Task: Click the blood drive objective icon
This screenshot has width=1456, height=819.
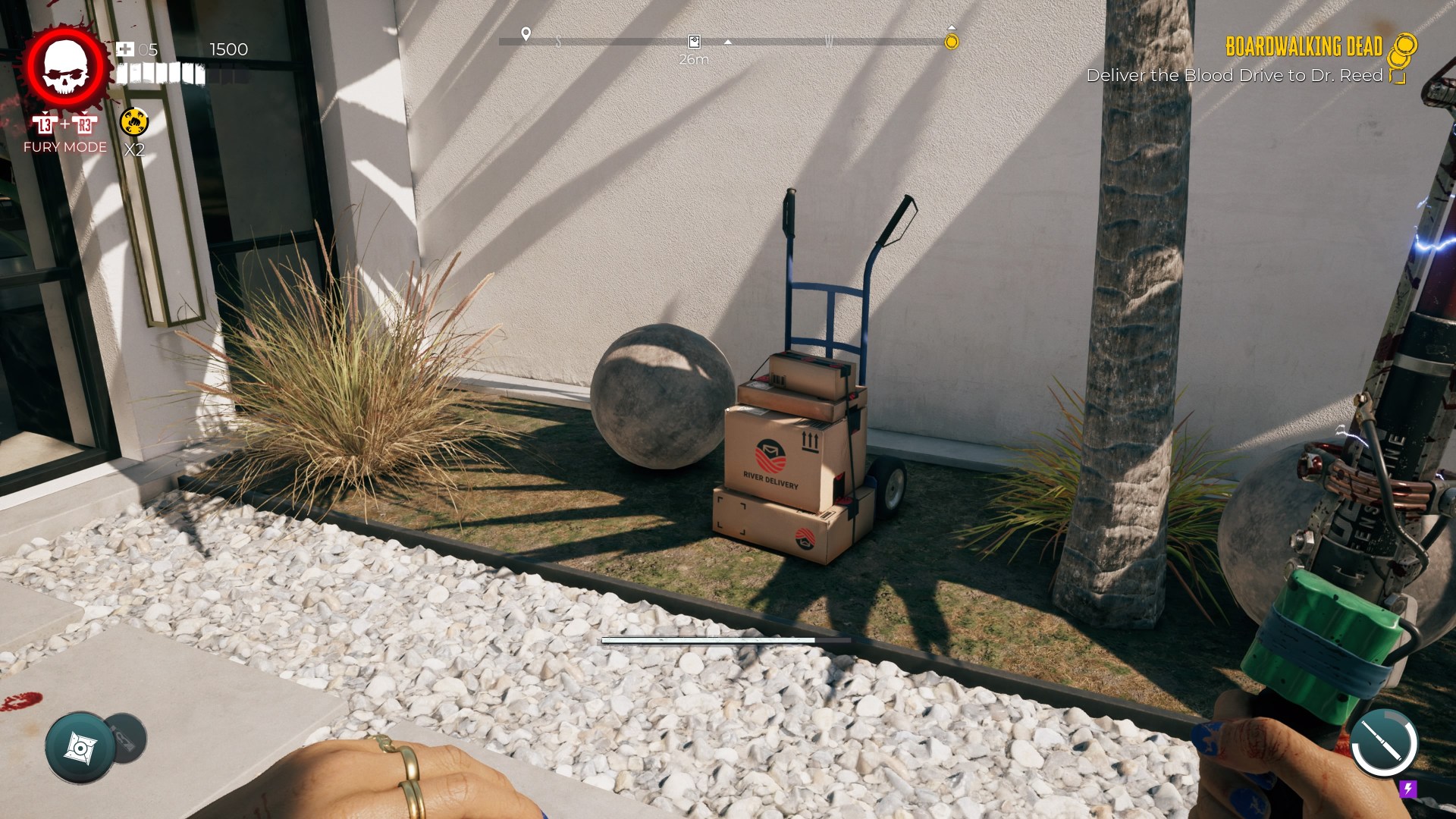Action: tap(1397, 77)
